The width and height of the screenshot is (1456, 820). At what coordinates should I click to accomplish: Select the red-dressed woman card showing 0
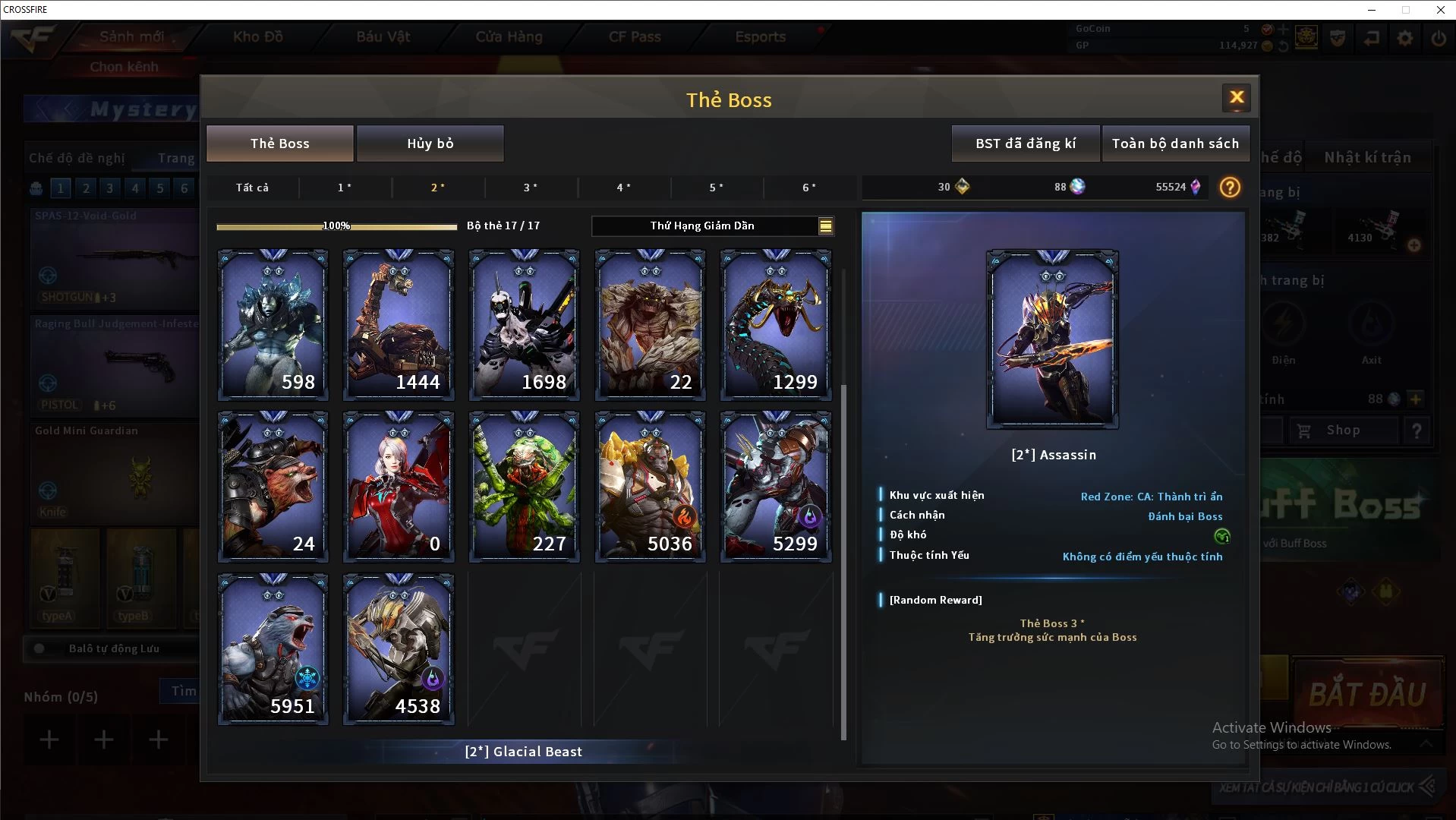click(x=399, y=487)
